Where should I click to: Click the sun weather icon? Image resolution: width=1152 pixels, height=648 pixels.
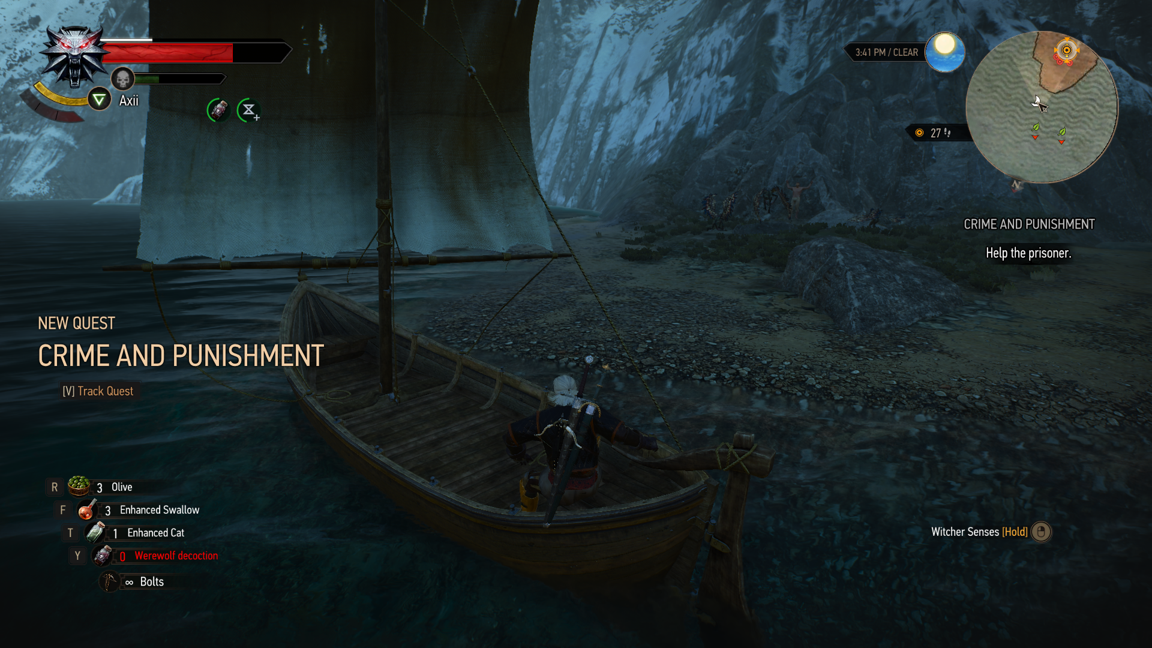click(944, 51)
